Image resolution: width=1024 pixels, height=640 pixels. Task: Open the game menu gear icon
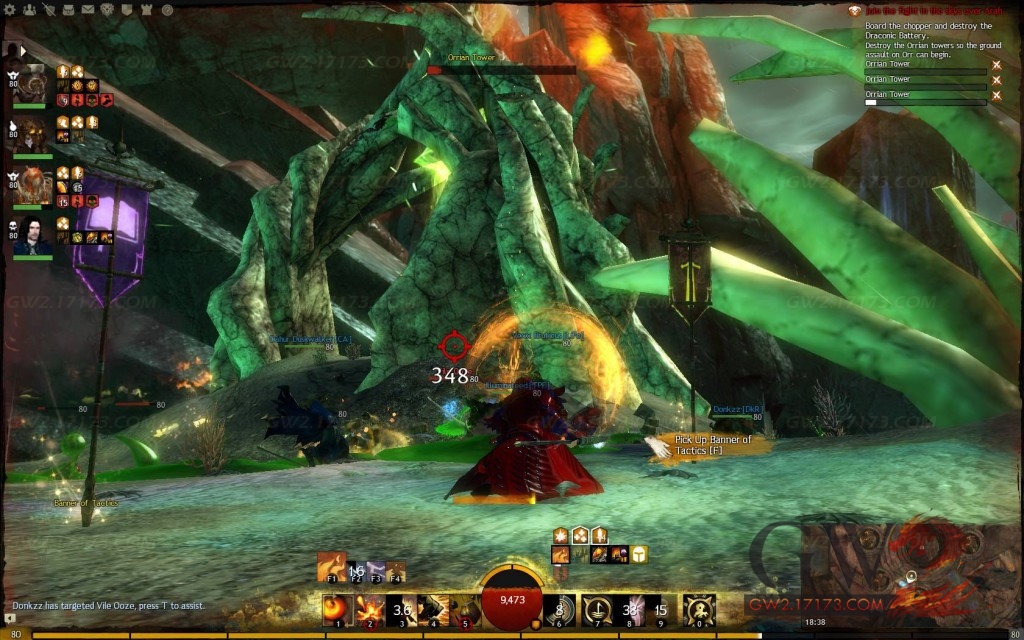(8, 8)
